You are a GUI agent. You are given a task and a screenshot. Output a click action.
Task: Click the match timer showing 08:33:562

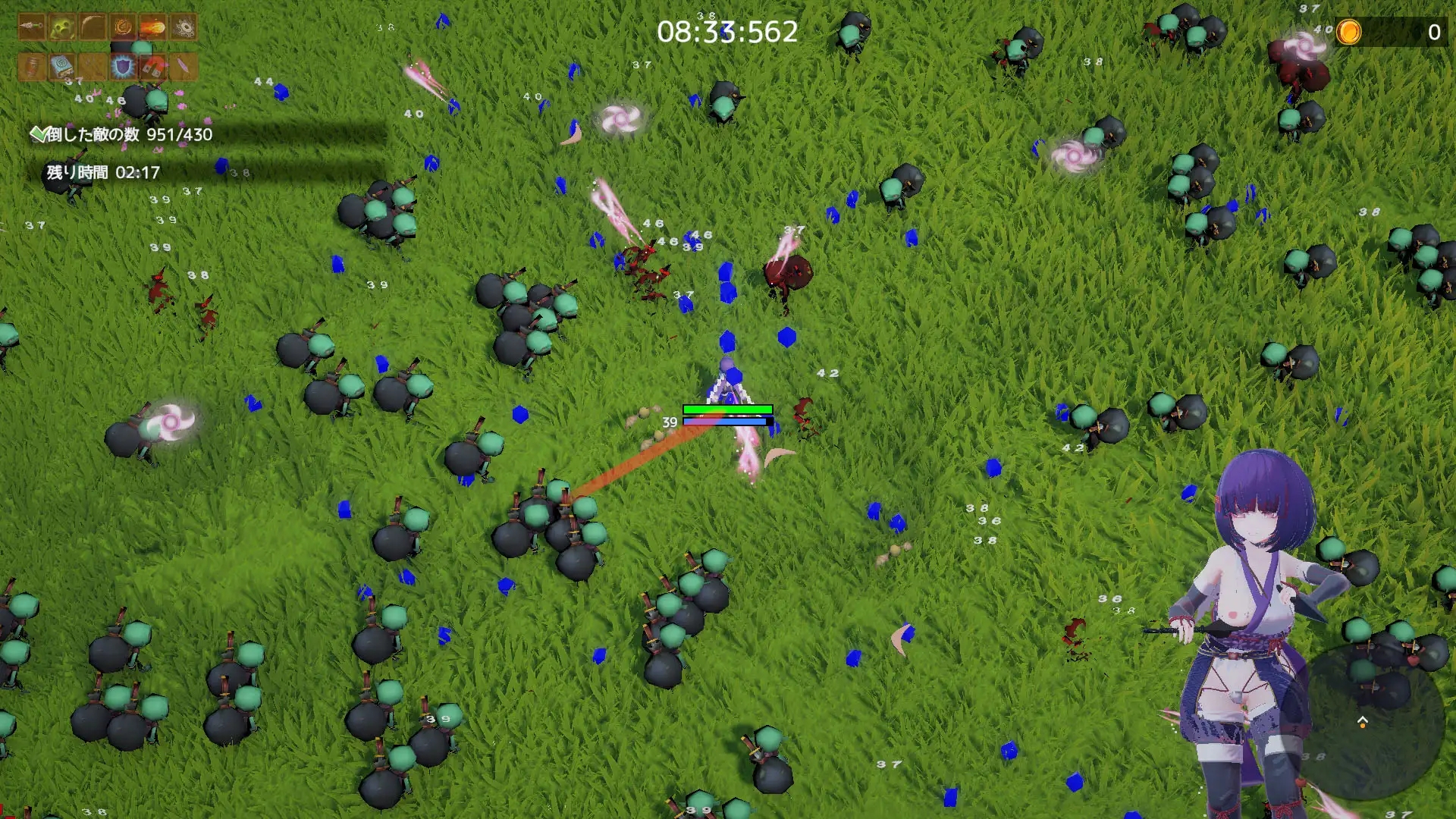tap(728, 30)
